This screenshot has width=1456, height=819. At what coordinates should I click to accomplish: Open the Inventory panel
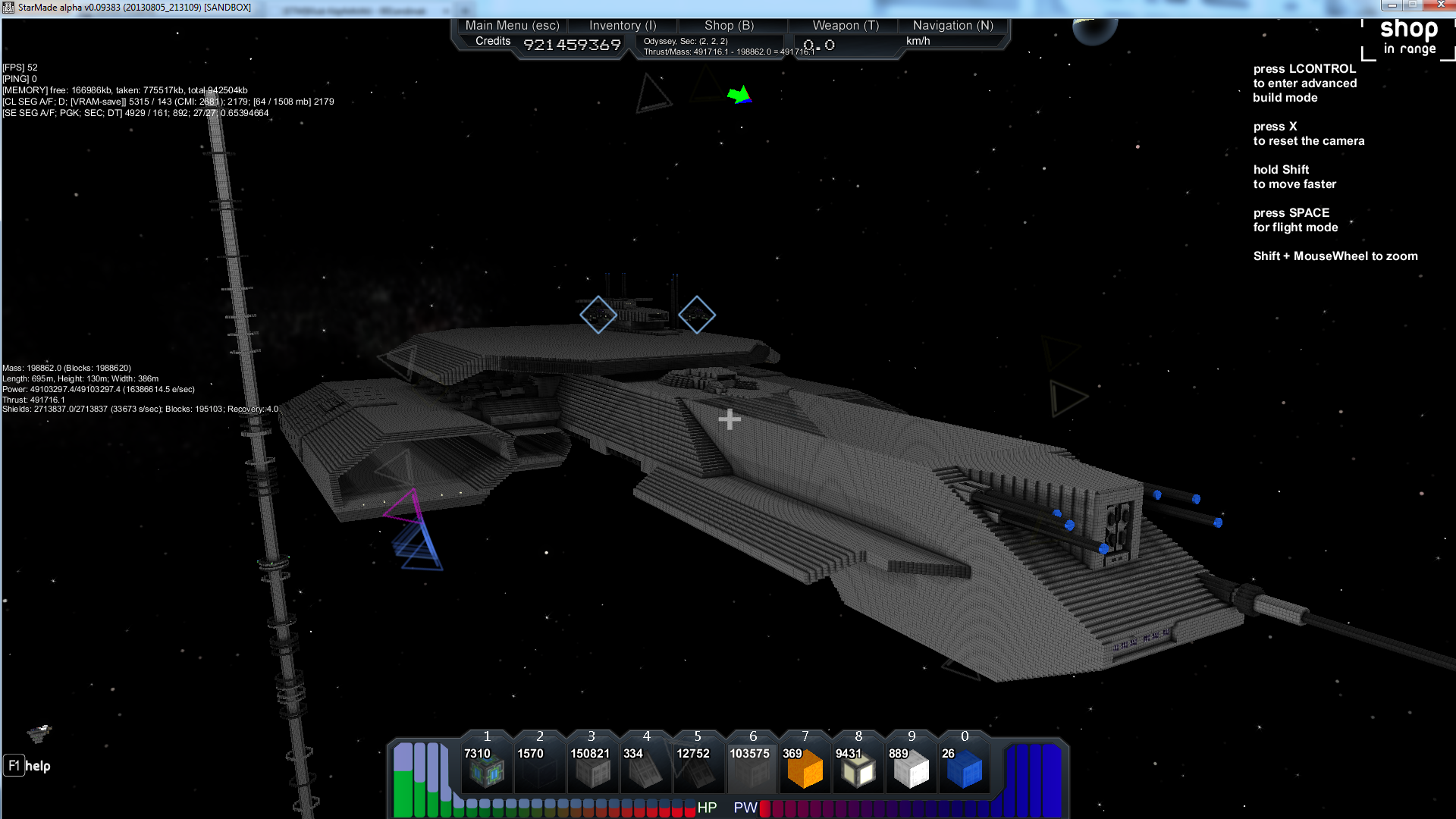click(x=623, y=25)
